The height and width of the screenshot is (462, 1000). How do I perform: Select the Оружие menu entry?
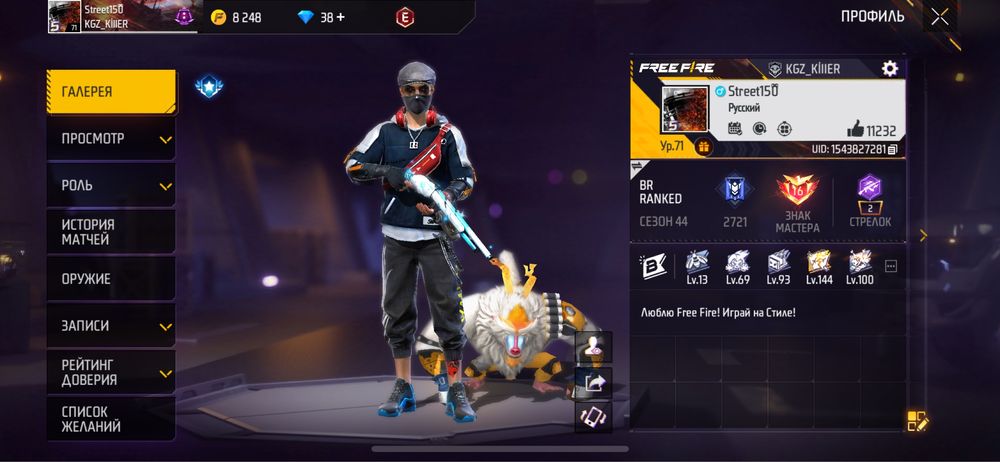pyautogui.click(x=111, y=279)
